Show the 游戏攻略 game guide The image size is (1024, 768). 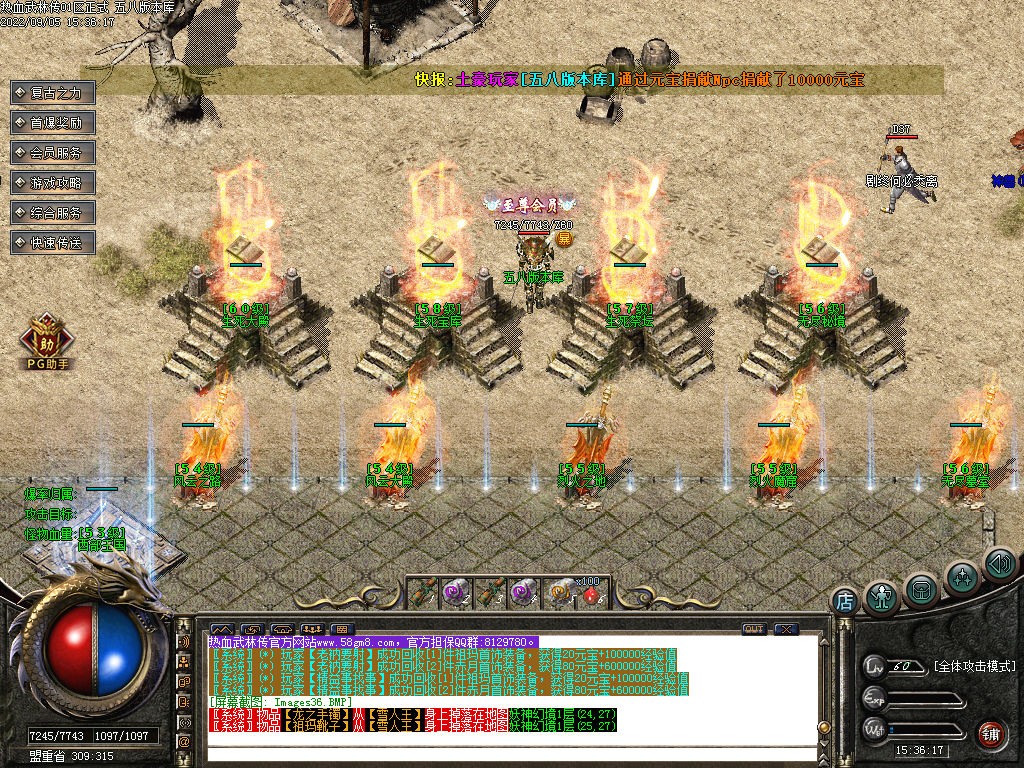point(53,183)
